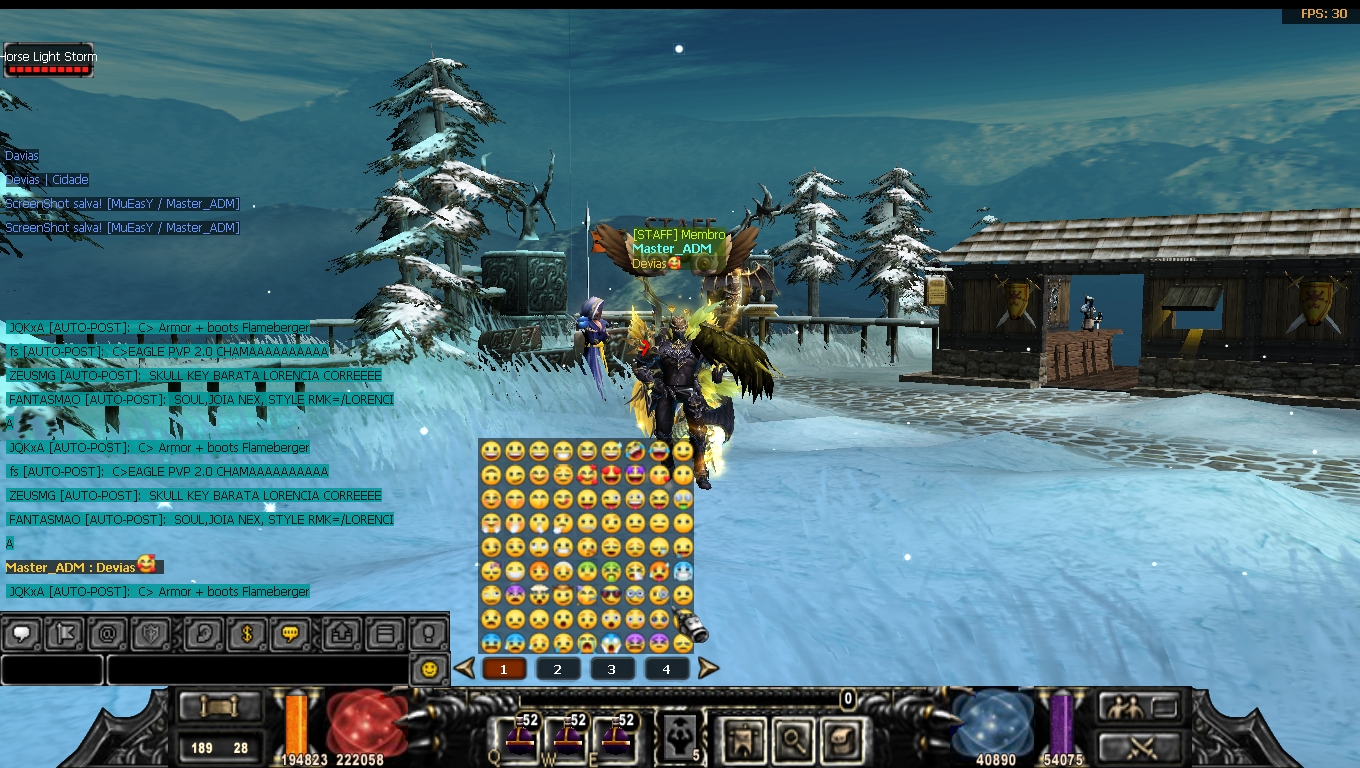Select the @ symbol chat button
Image resolution: width=1360 pixels, height=768 pixels.
point(107,634)
